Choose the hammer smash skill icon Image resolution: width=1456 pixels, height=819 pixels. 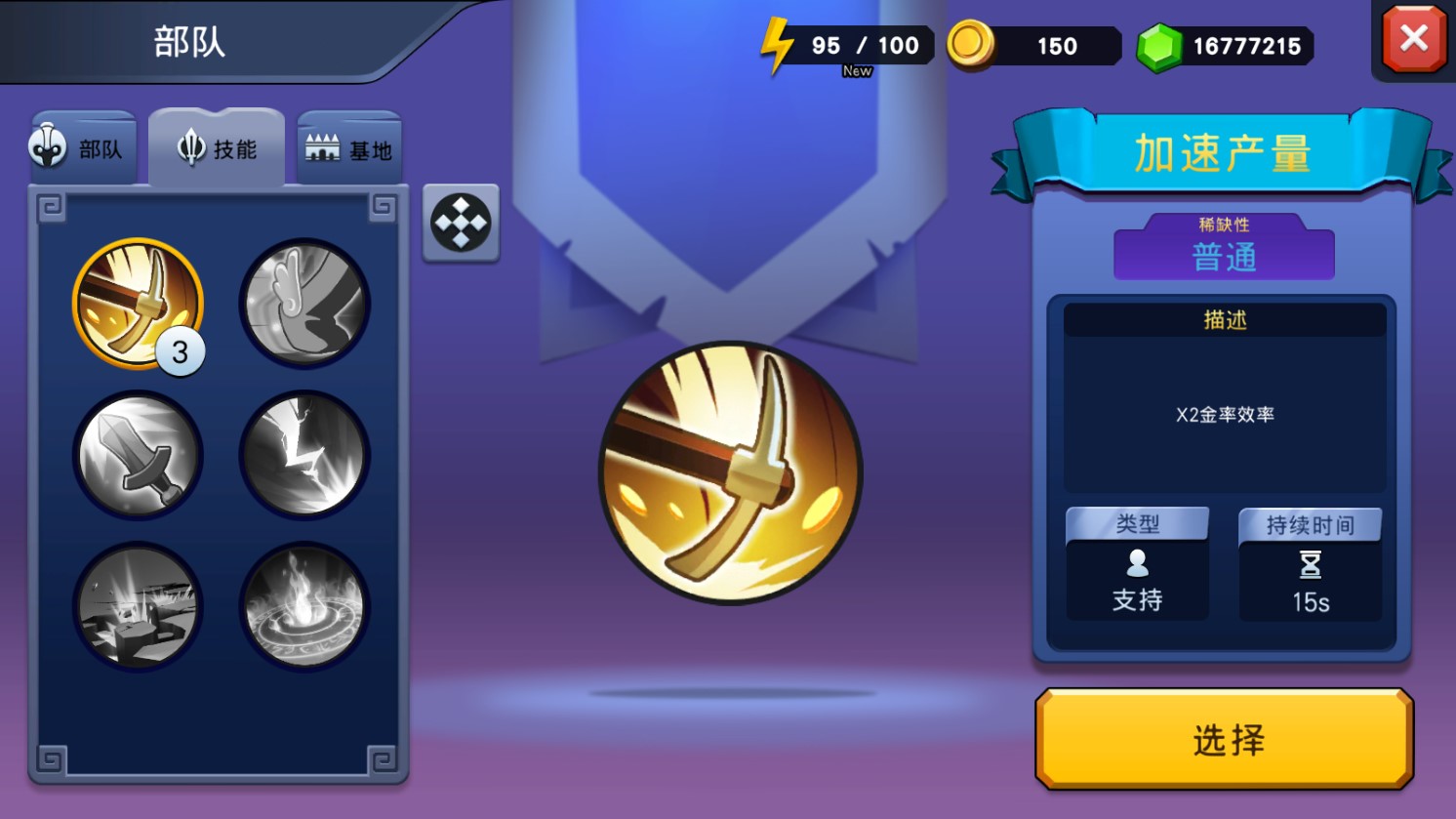click(x=138, y=607)
